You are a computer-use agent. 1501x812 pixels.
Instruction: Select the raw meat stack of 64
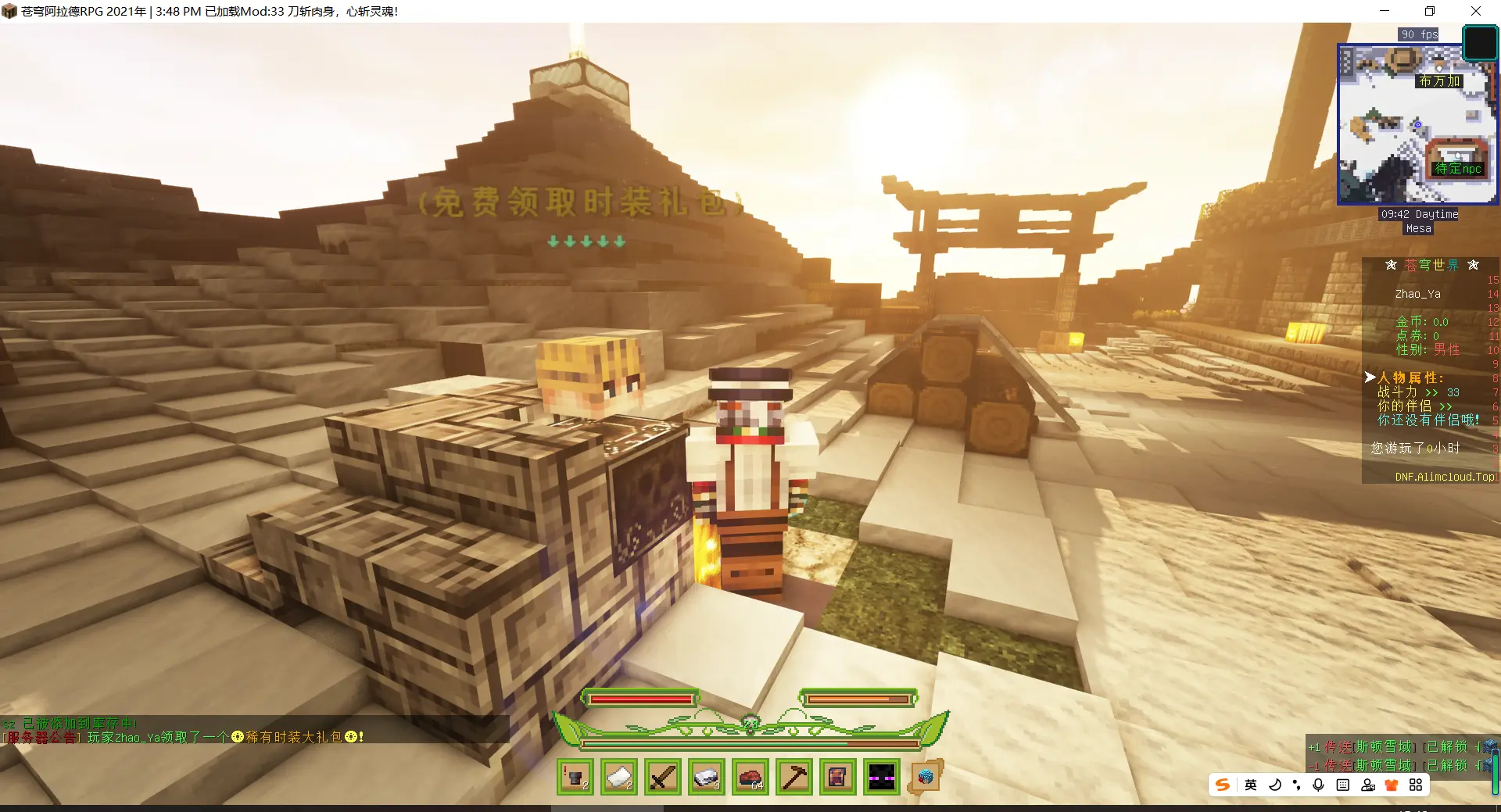pyautogui.click(x=750, y=778)
